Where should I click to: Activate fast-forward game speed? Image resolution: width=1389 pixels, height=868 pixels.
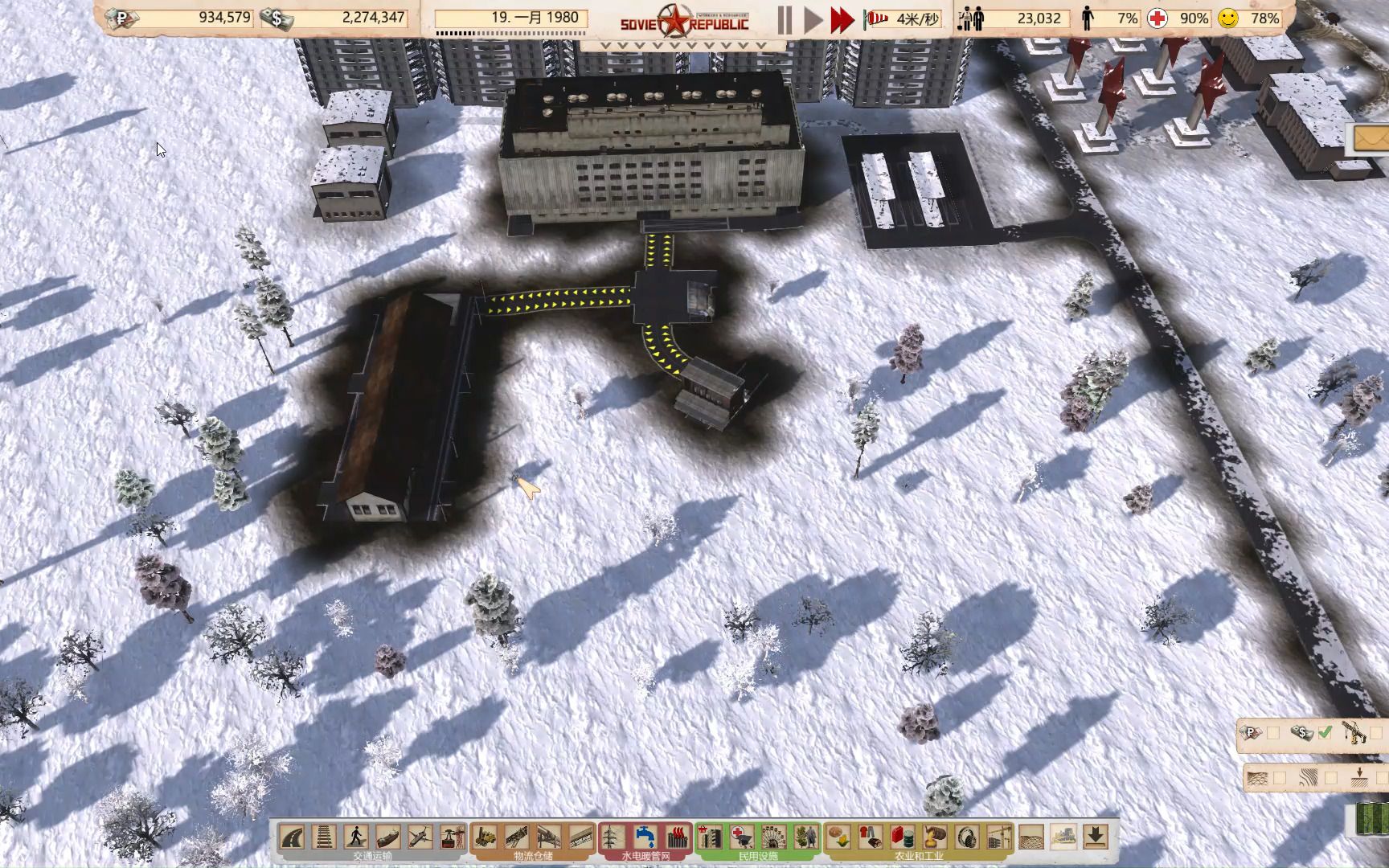coord(842,20)
